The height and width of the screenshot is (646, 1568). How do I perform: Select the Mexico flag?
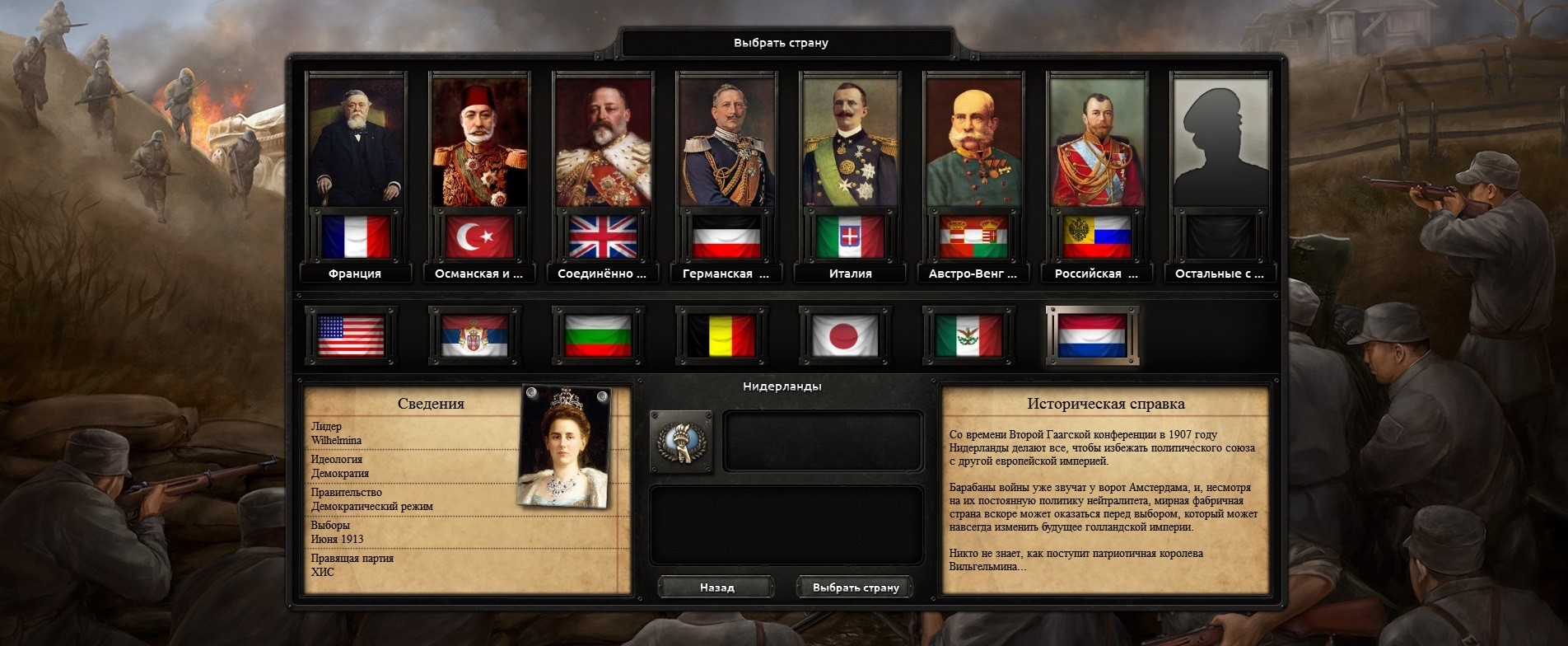pyautogui.click(x=968, y=336)
